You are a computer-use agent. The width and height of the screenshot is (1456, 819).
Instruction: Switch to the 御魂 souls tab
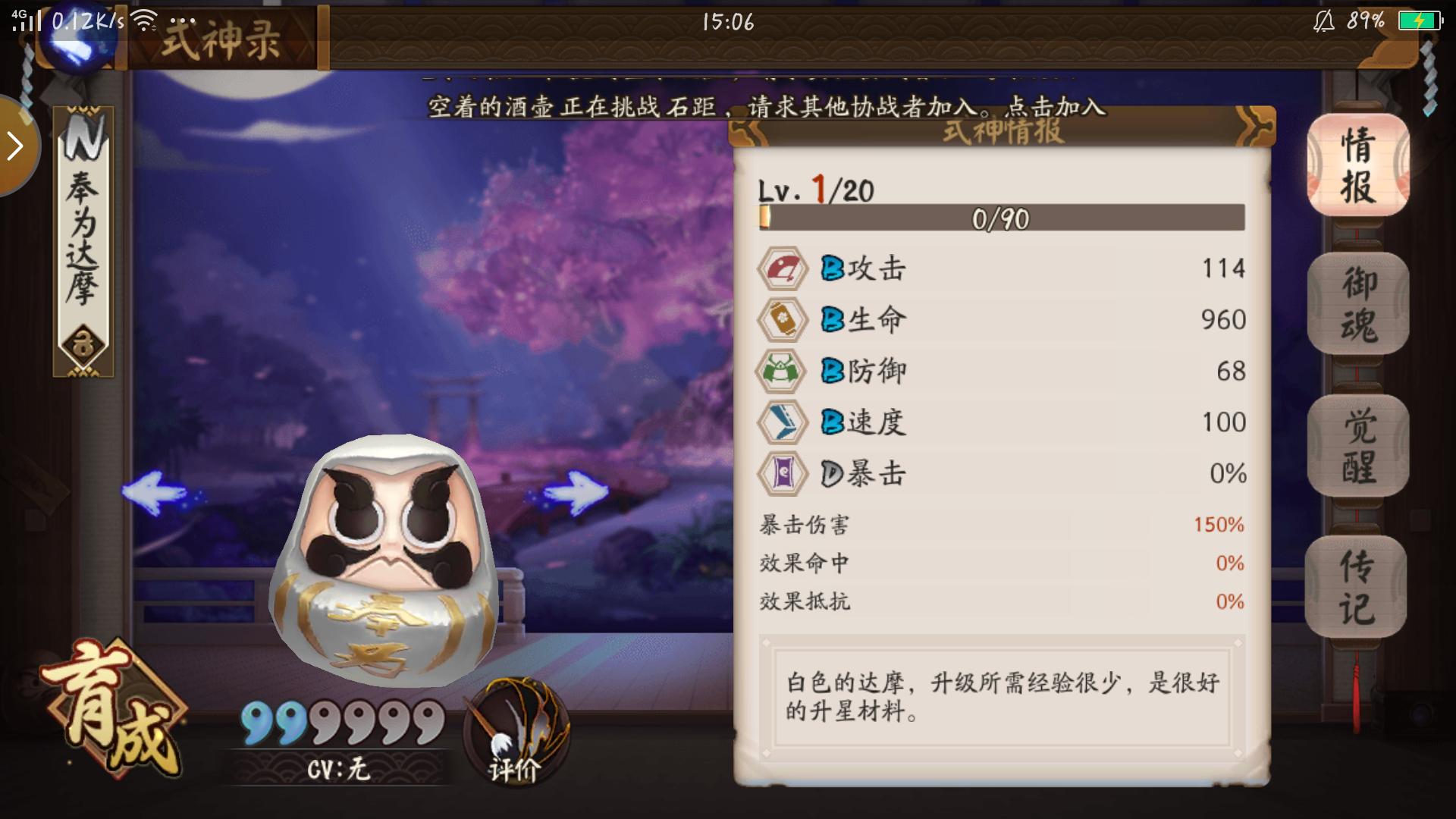point(1357,303)
